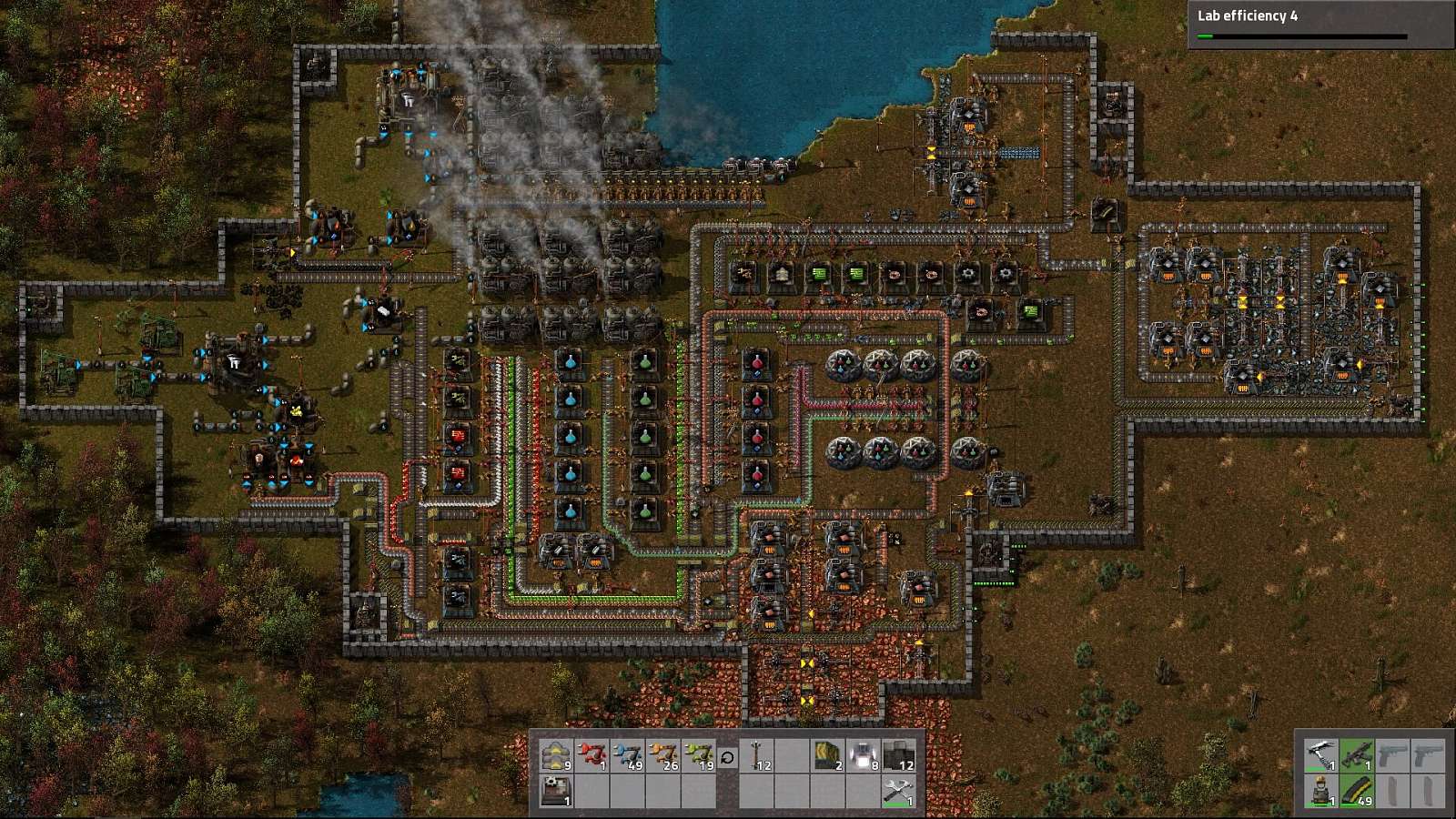This screenshot has height=819, width=1456.
Task: Click the empty pistol ammo slot
Action: pyautogui.click(x=1393, y=790)
